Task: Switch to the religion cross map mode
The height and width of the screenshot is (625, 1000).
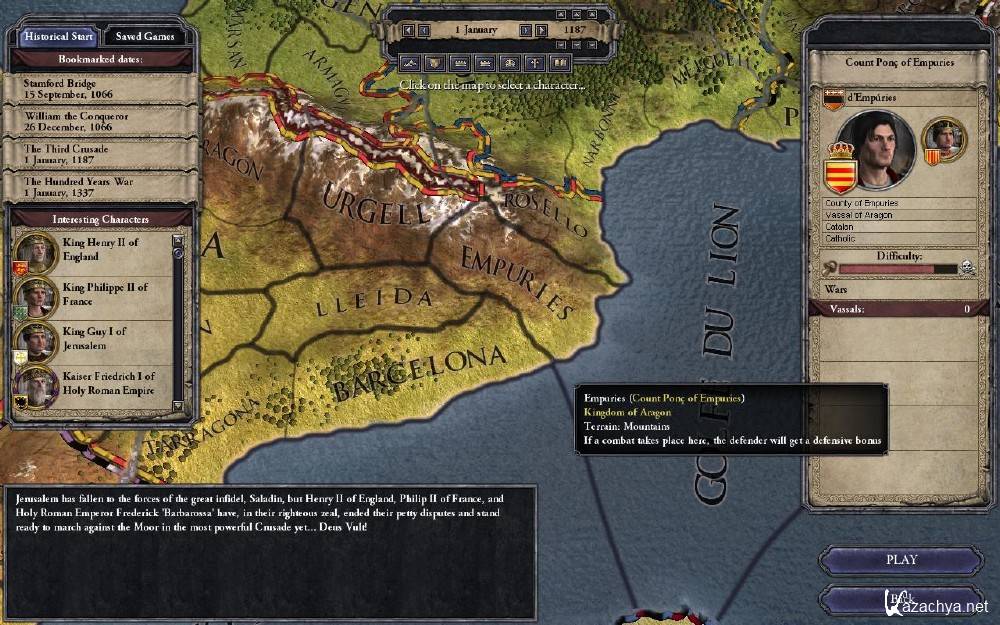Action: click(x=535, y=63)
